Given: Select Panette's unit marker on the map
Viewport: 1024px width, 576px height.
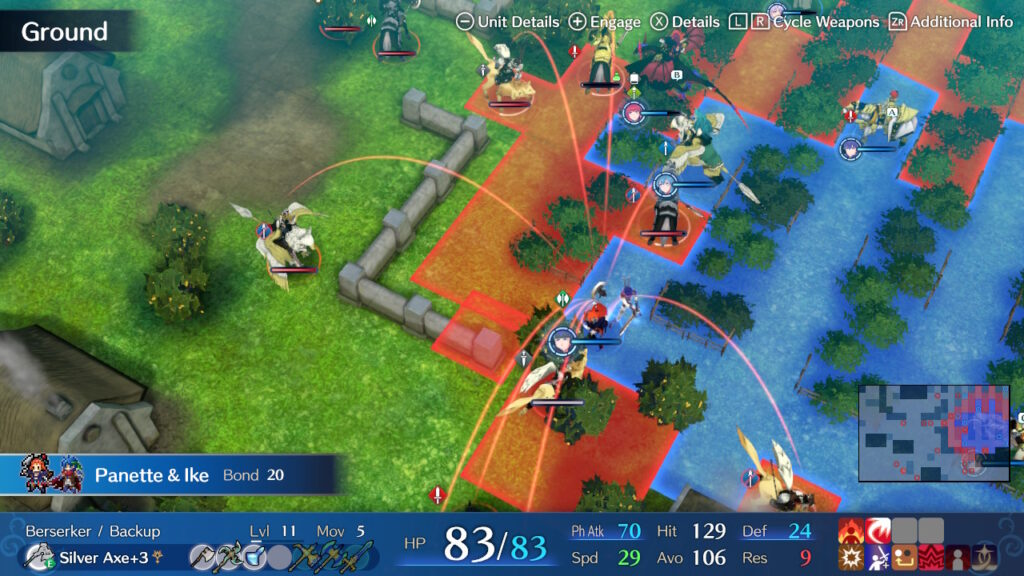Looking at the screenshot, I should point(563,340).
